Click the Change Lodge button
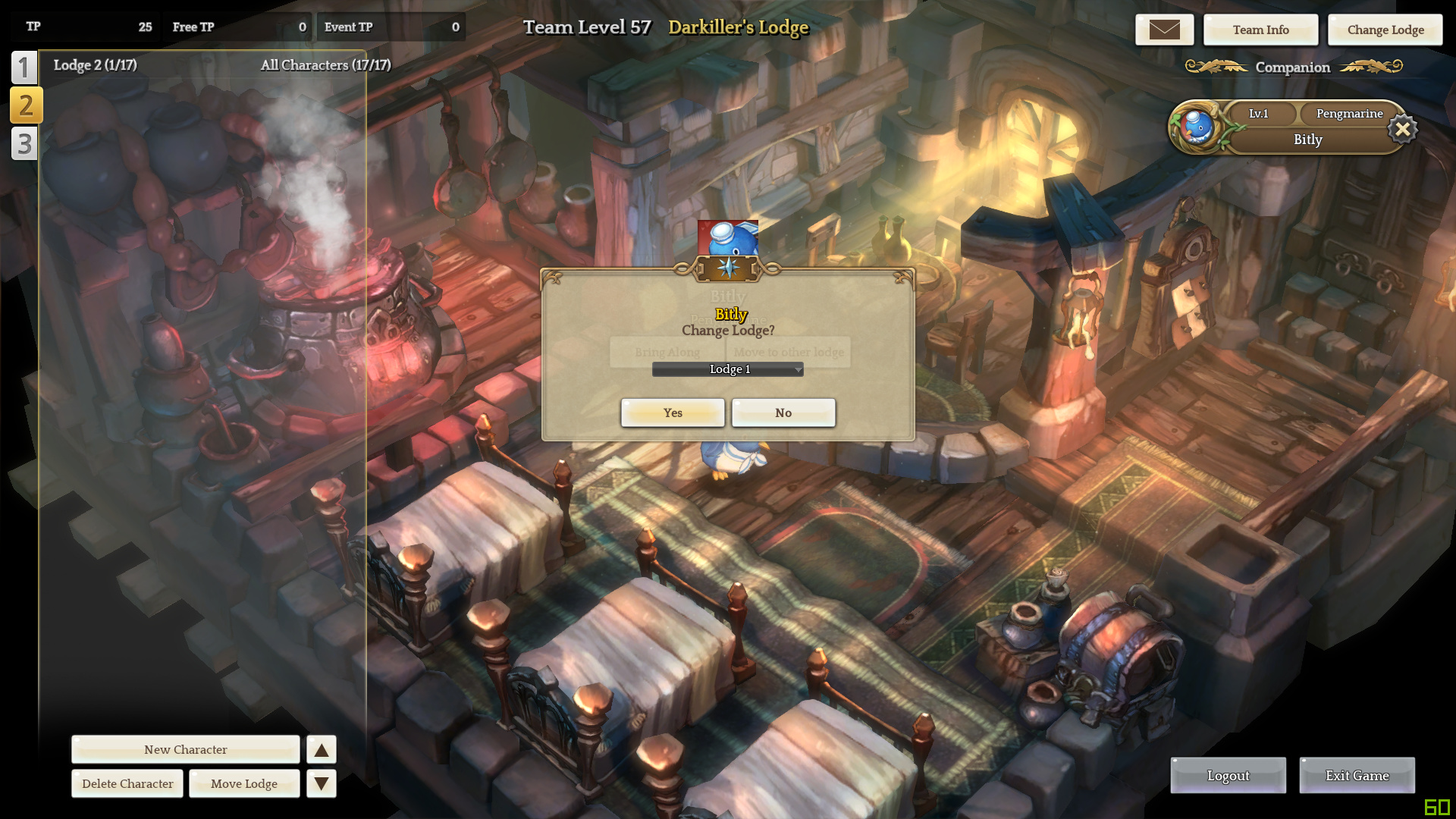The height and width of the screenshot is (819, 1456). [x=1385, y=30]
